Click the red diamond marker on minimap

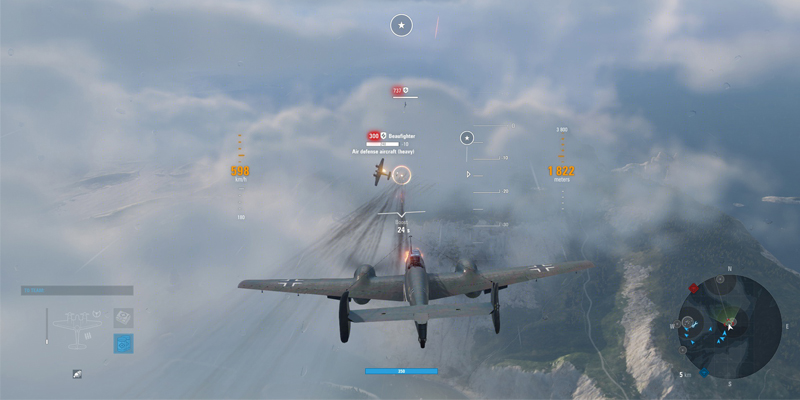pos(694,288)
